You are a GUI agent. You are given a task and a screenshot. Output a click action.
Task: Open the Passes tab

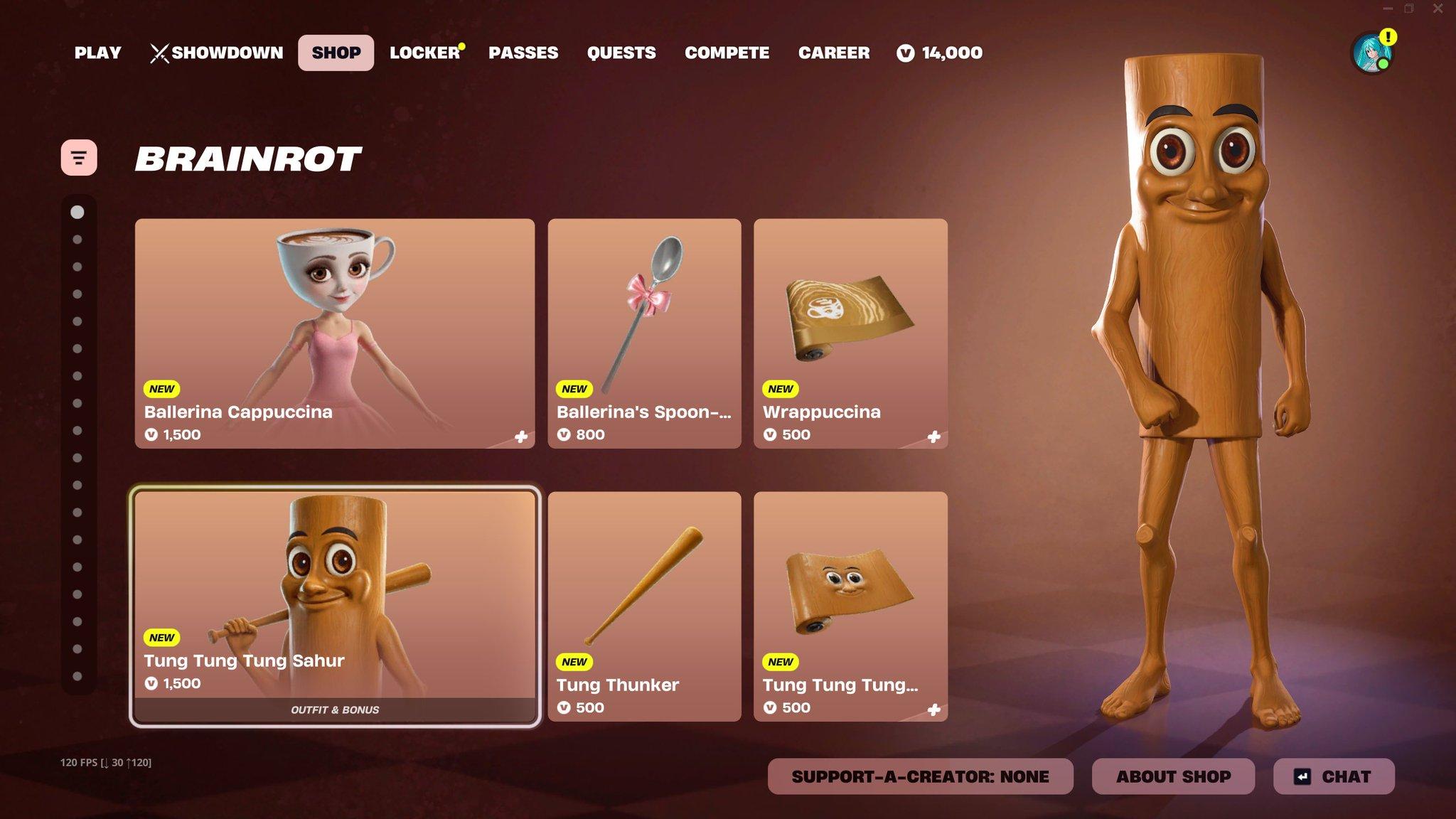point(523,53)
